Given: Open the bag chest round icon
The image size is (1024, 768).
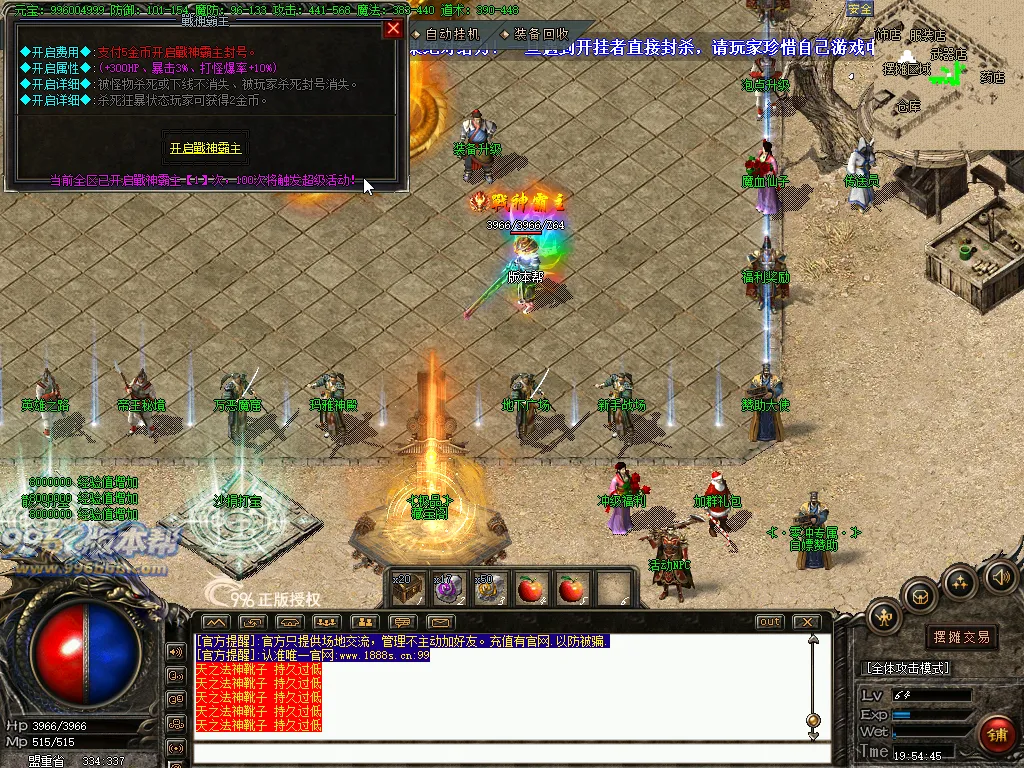Looking at the screenshot, I should point(921,597).
